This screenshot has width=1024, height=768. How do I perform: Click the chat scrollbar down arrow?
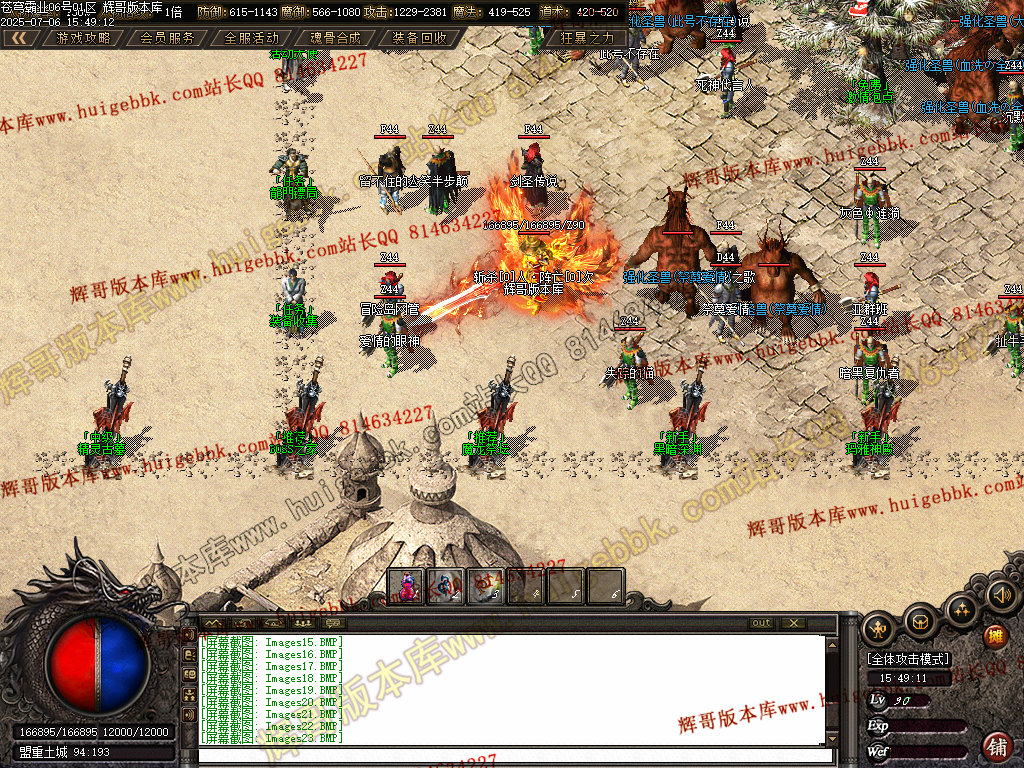coord(831,740)
